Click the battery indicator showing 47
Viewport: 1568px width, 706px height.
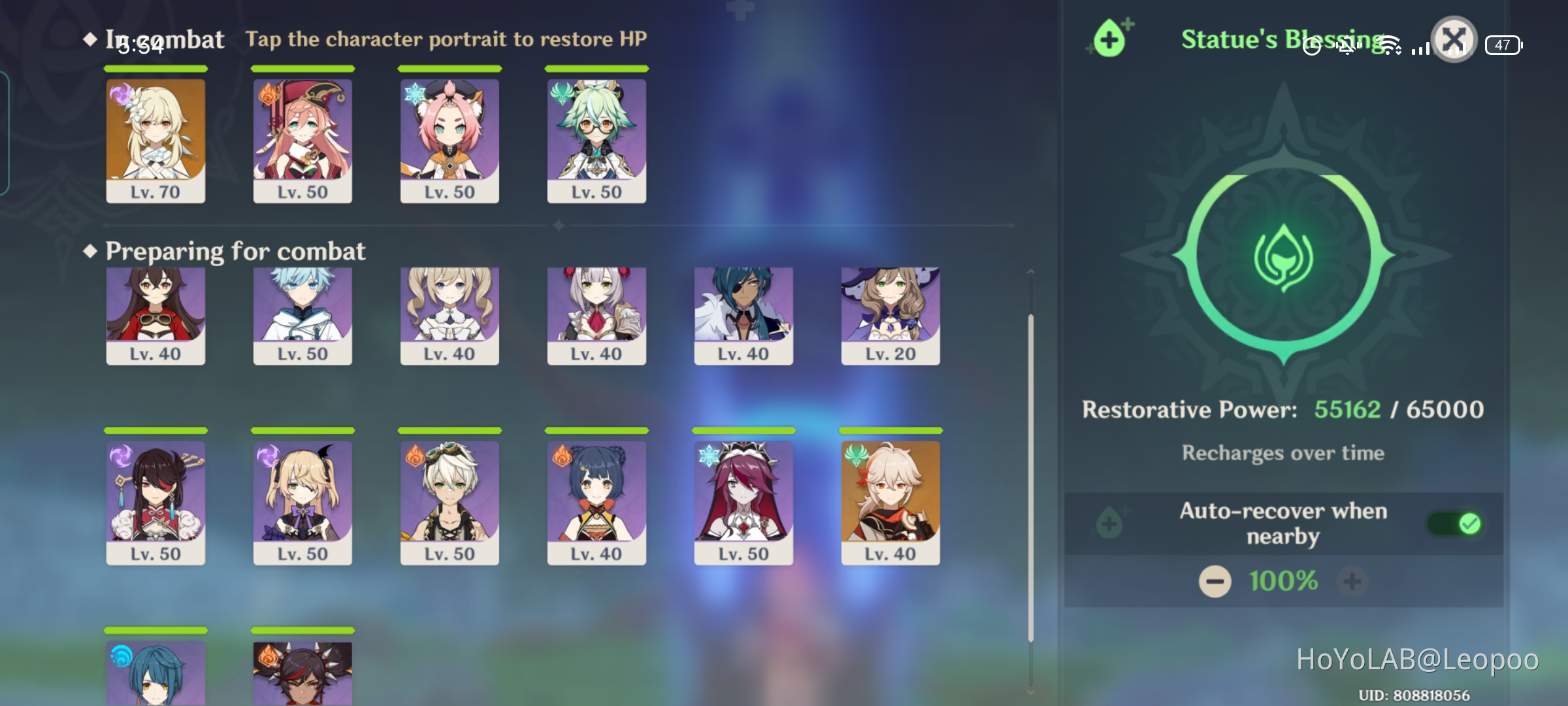tap(1503, 46)
